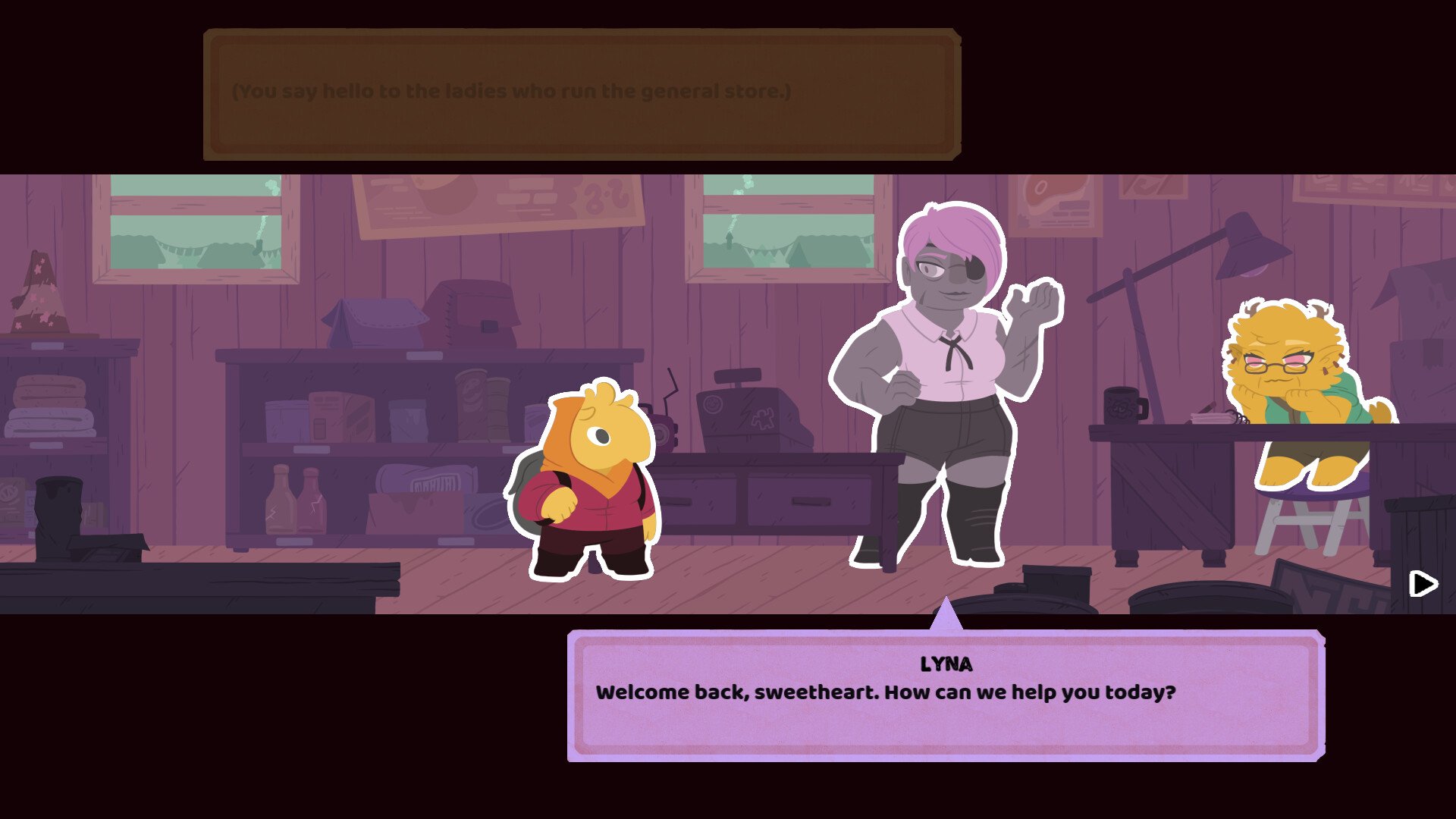Image resolution: width=1456 pixels, height=819 pixels.
Task: Click the narration text about the general store
Action: point(512,92)
